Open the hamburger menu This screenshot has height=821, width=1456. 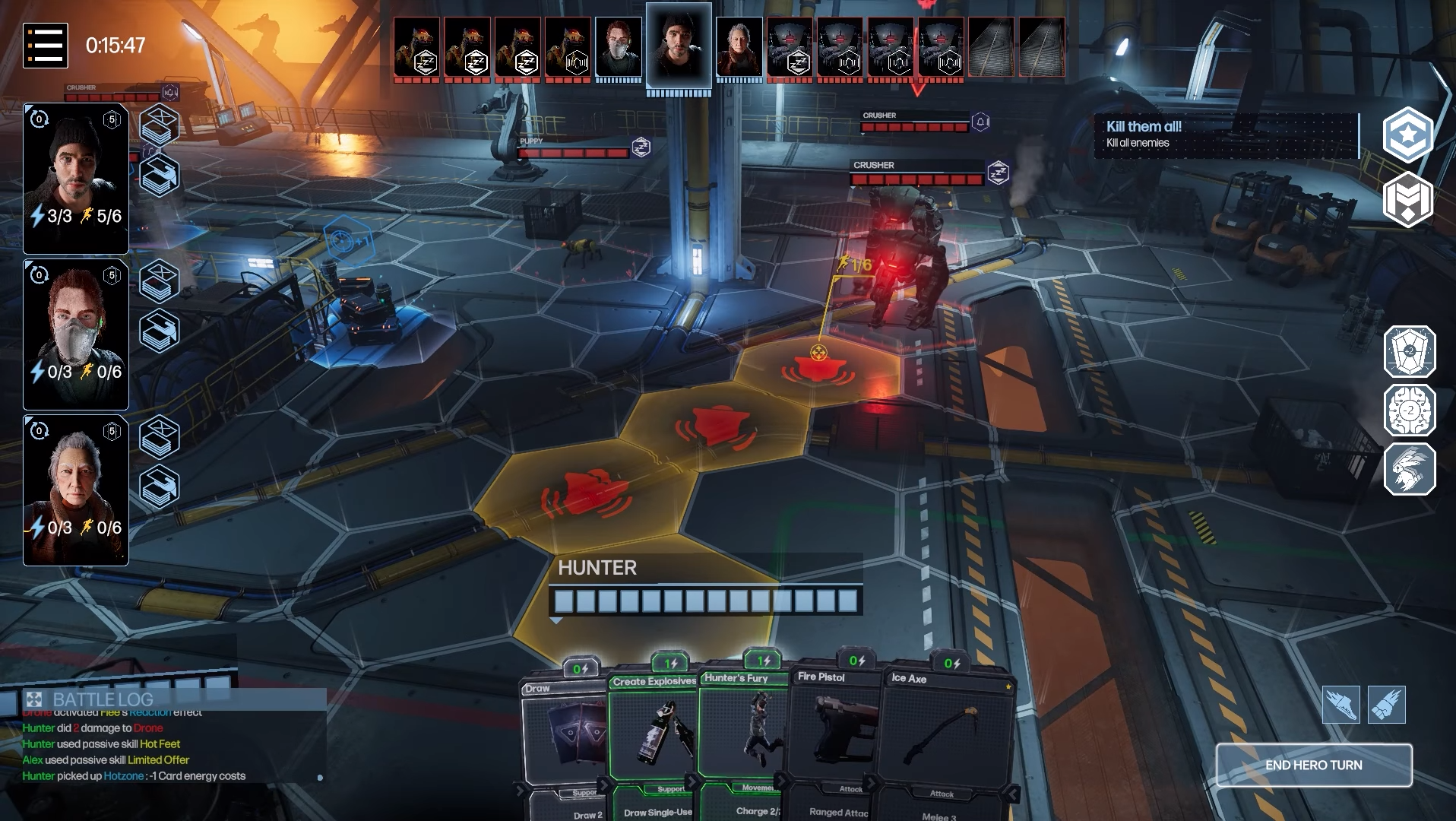coord(46,46)
